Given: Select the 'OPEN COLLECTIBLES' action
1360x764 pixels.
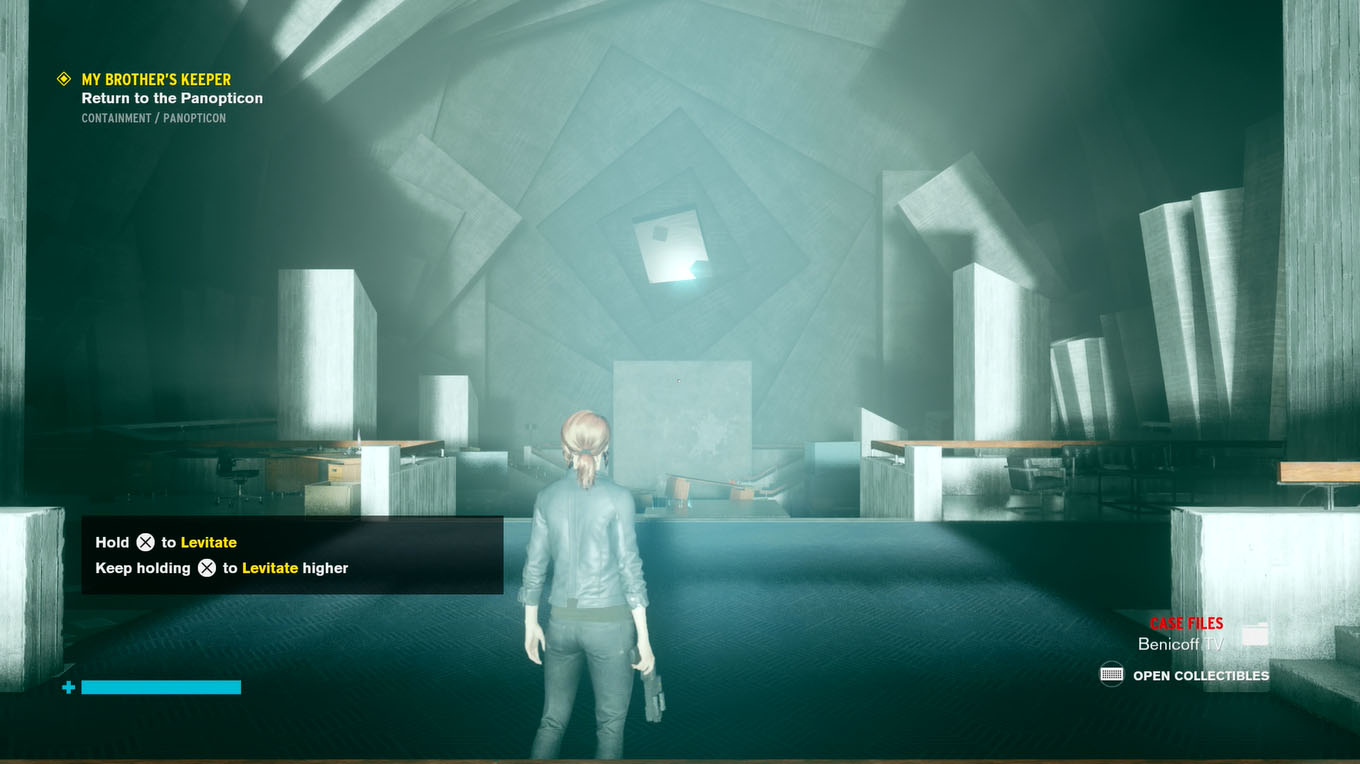Looking at the screenshot, I should click(1199, 675).
